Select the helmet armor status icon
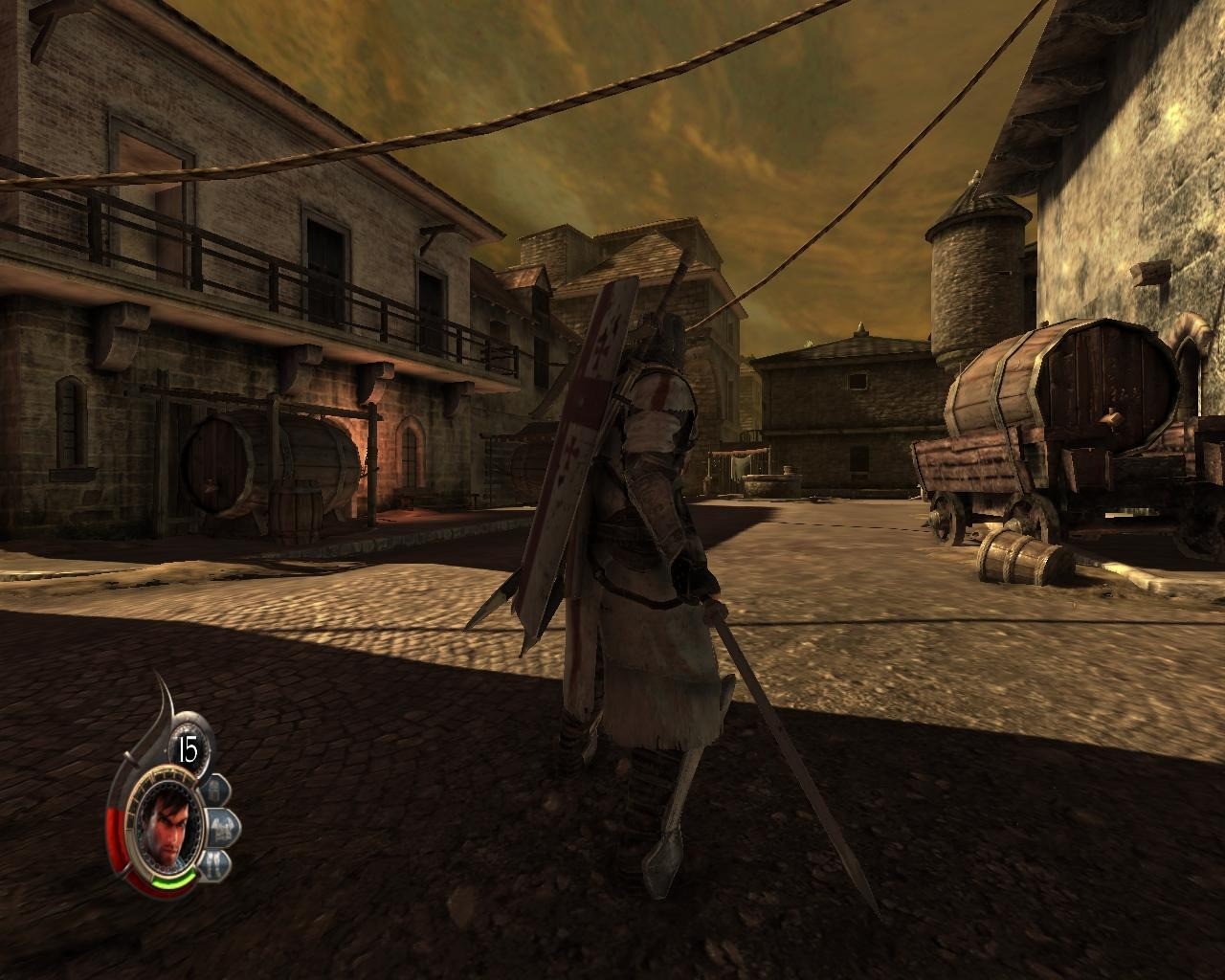The height and width of the screenshot is (980, 1225). click(216, 790)
